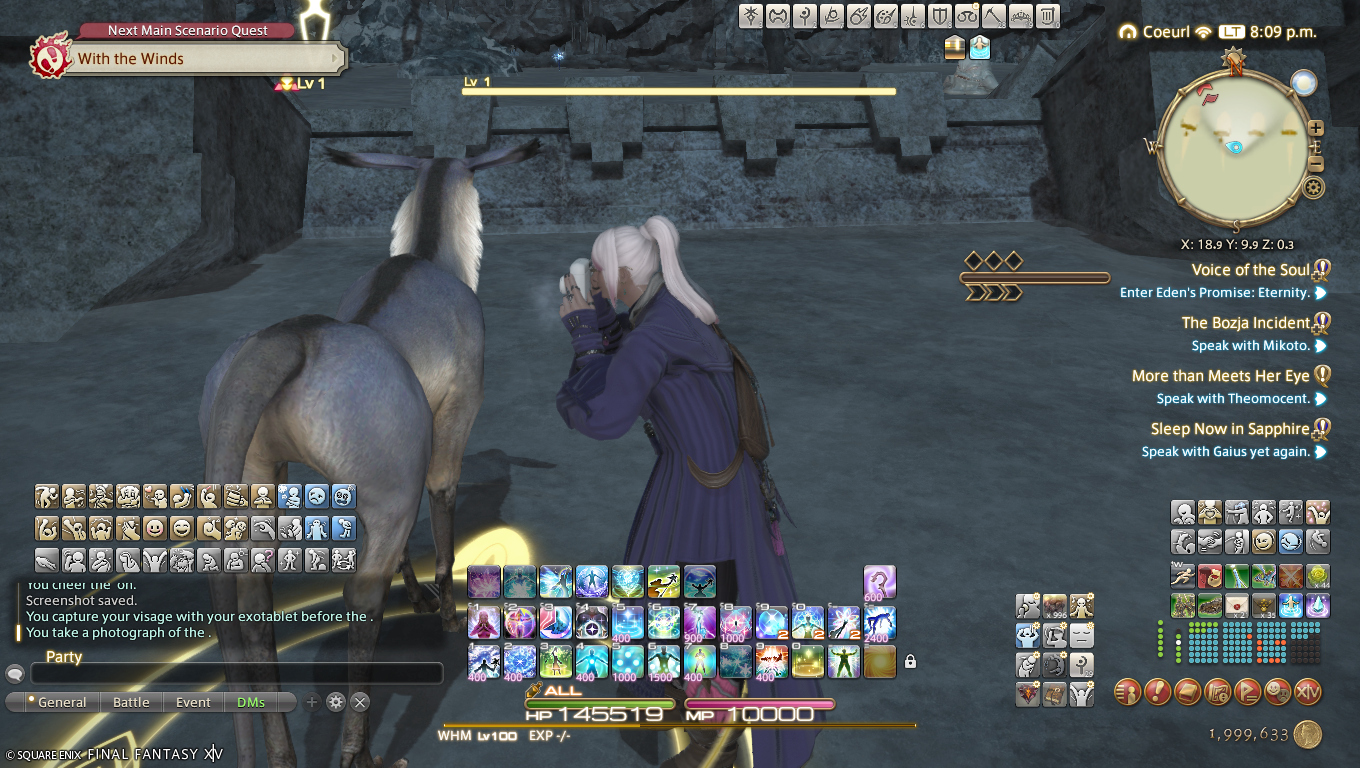Switch to the Battle chat tab
The width and height of the screenshot is (1360, 768).
coord(131,702)
